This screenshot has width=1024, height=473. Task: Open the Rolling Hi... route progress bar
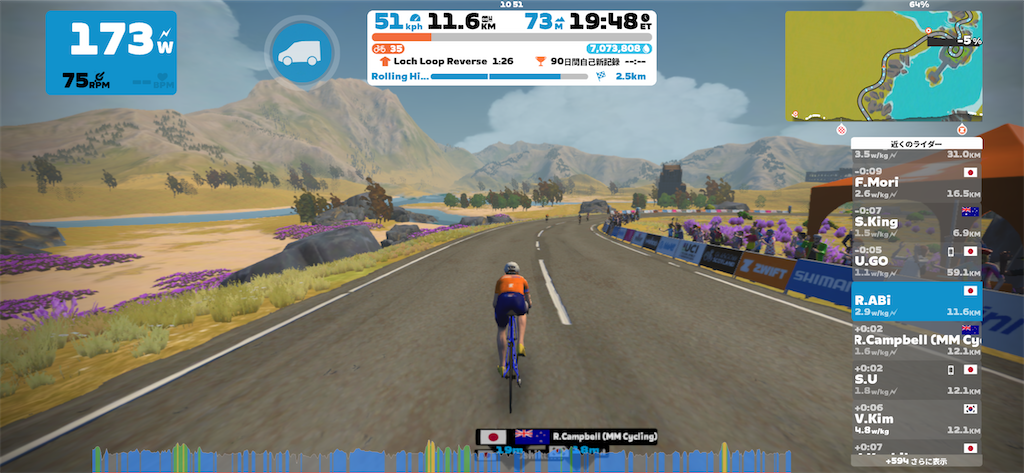pyautogui.click(x=511, y=76)
